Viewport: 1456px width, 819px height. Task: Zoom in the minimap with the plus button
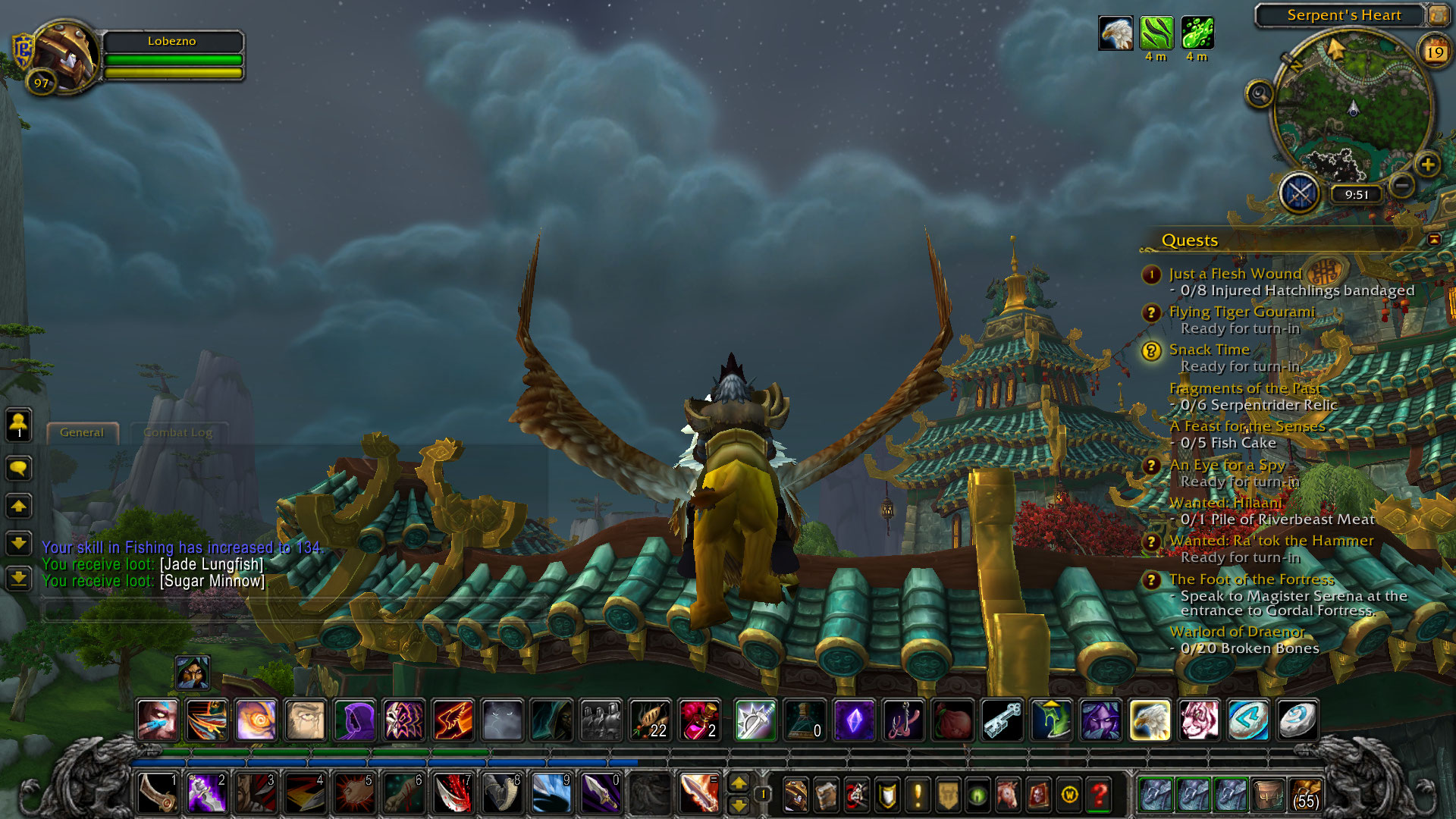pyautogui.click(x=1427, y=165)
